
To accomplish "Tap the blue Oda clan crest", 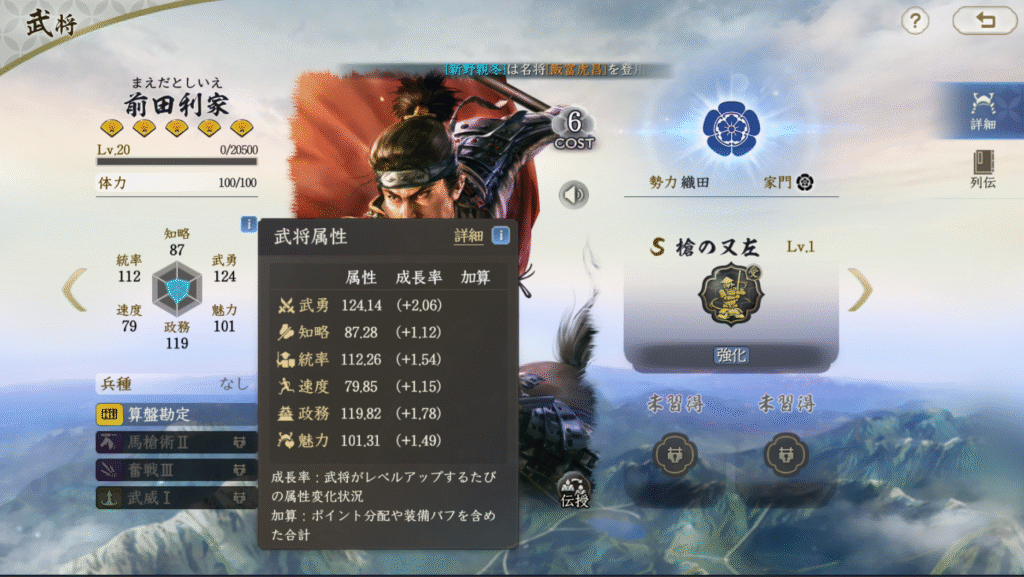I will click(731, 125).
